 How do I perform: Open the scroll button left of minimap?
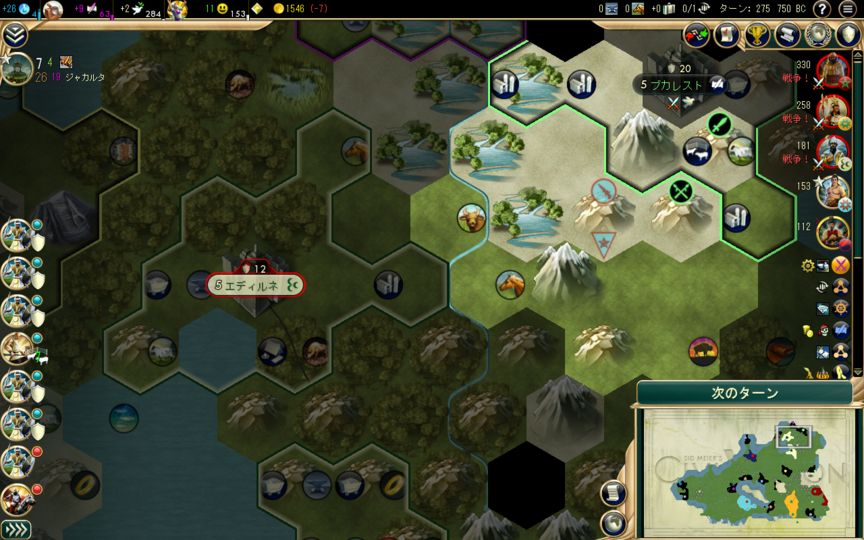tap(613, 494)
